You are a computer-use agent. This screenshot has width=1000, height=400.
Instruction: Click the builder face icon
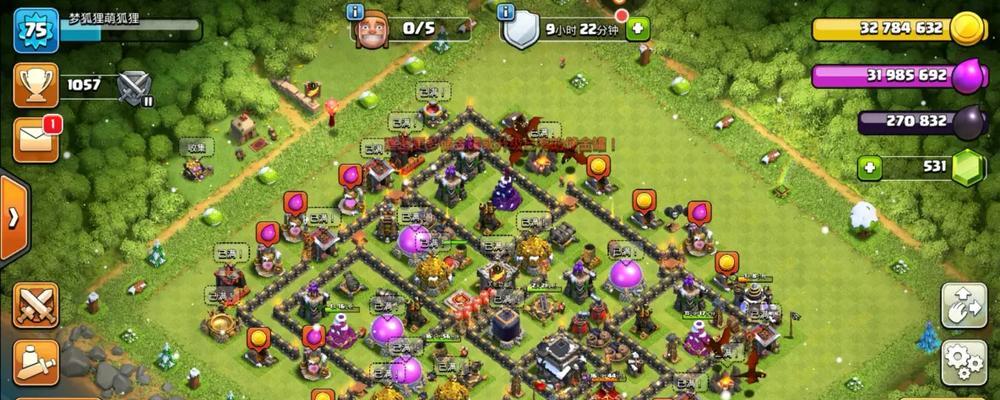pos(370,31)
